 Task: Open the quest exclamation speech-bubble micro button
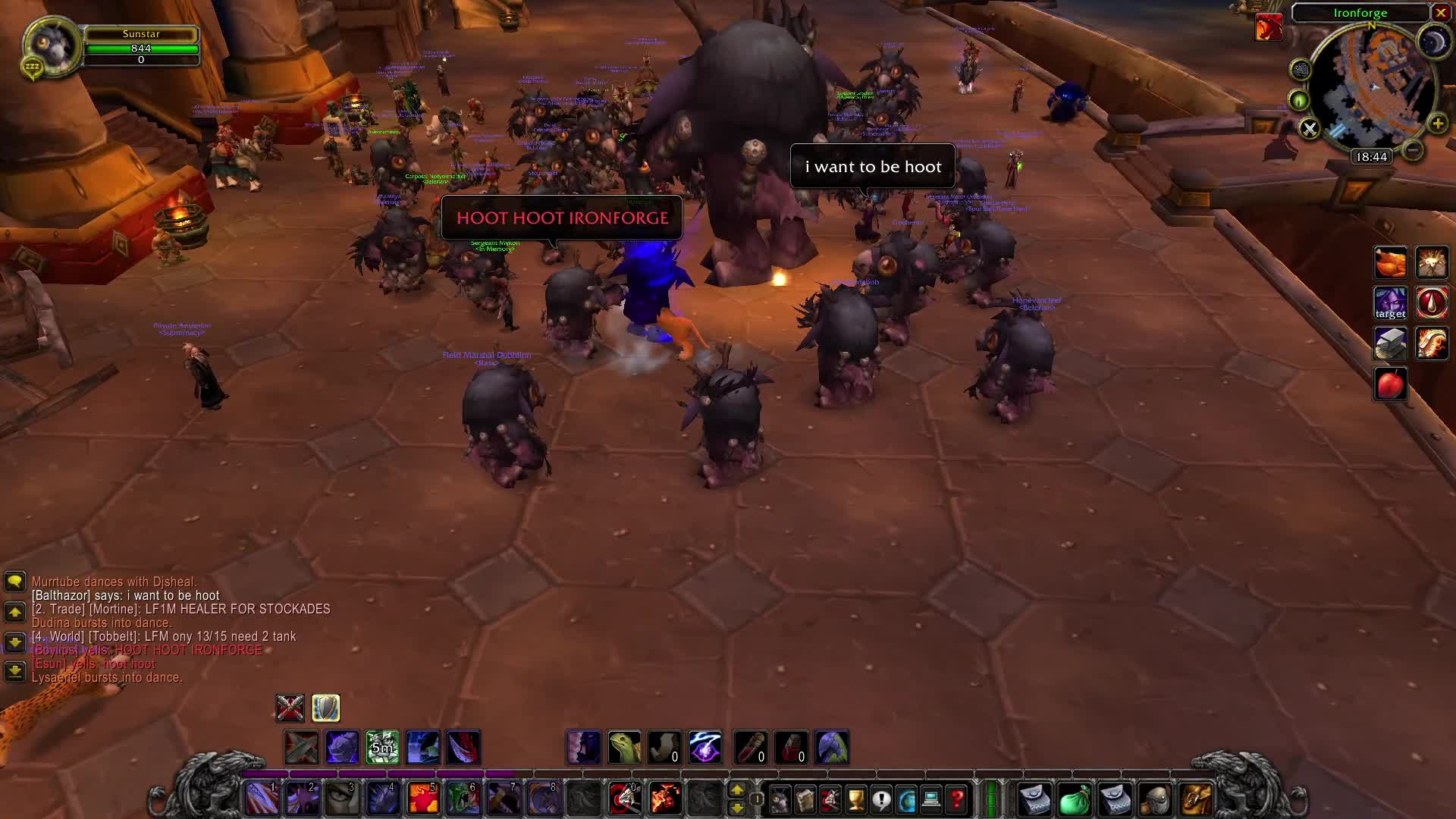(880, 799)
